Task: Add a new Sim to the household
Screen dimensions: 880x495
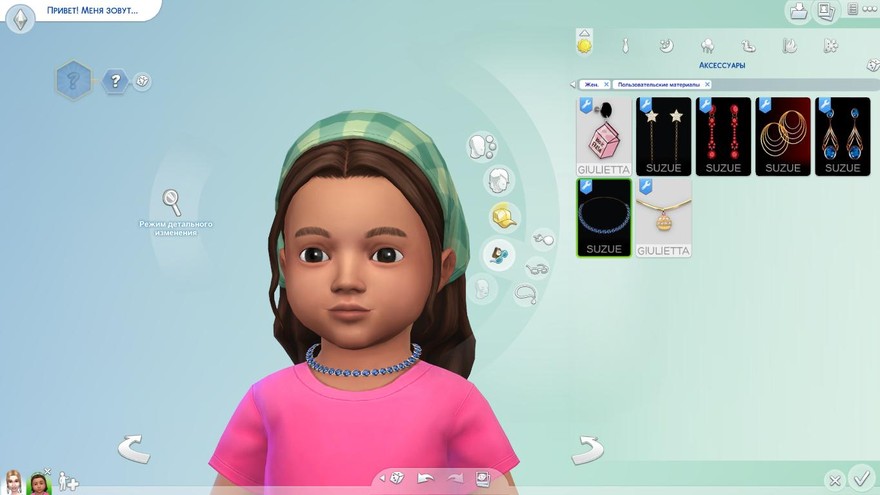Action: (x=67, y=481)
